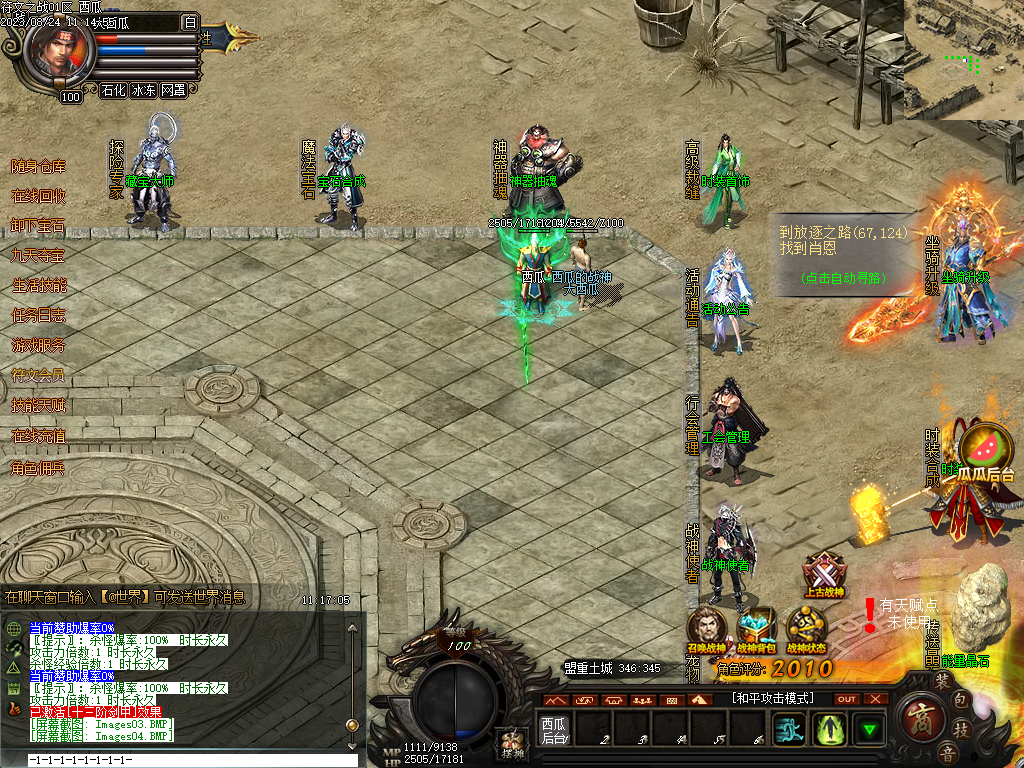Open the 战神背包 treasure chest icon

click(x=756, y=629)
